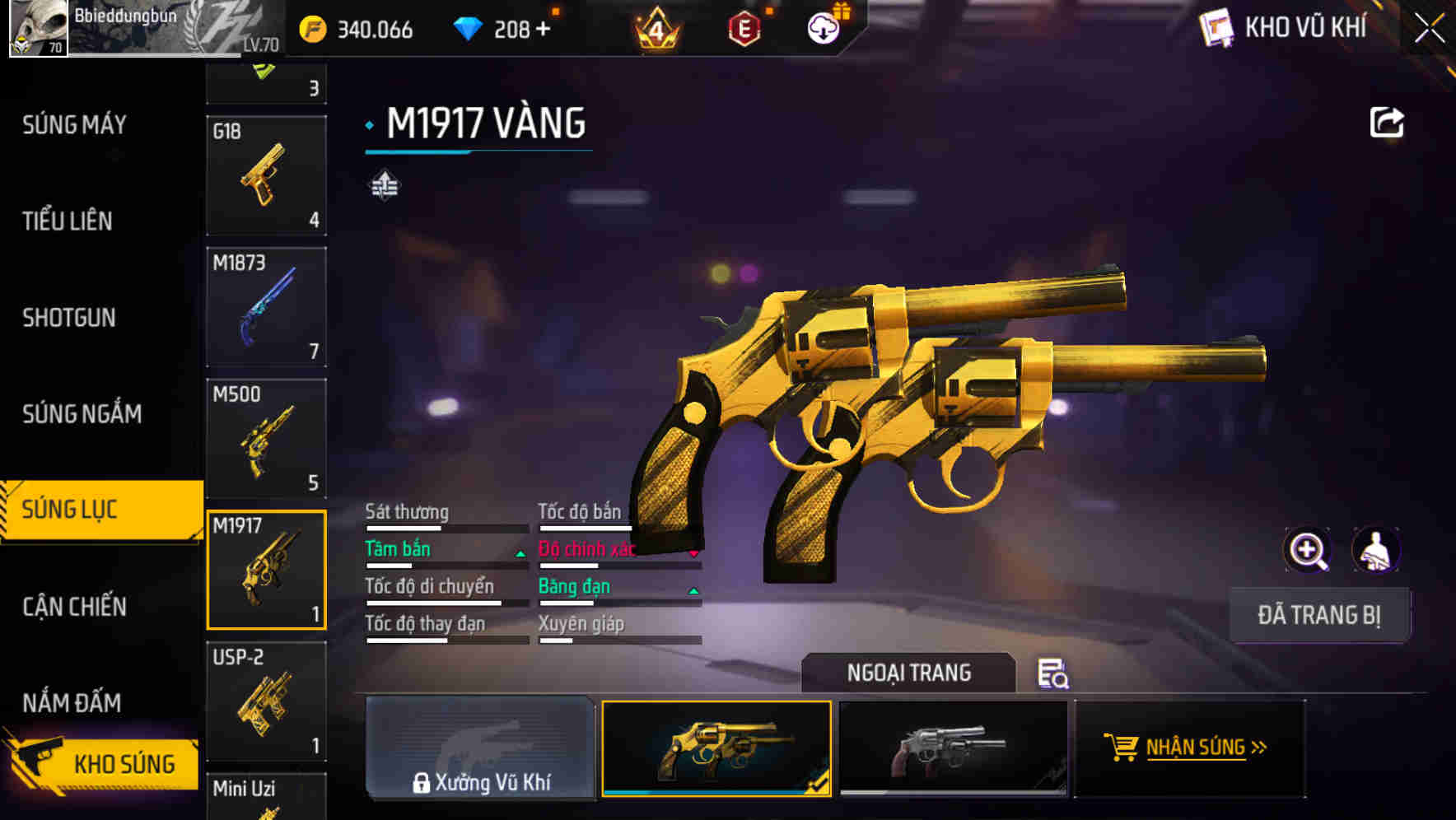Open the weapon zoom magnifier preview

point(1308,550)
